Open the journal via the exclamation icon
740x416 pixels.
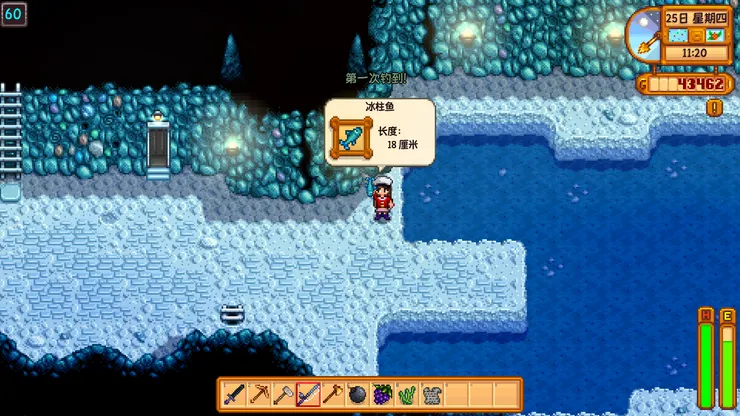pos(714,107)
